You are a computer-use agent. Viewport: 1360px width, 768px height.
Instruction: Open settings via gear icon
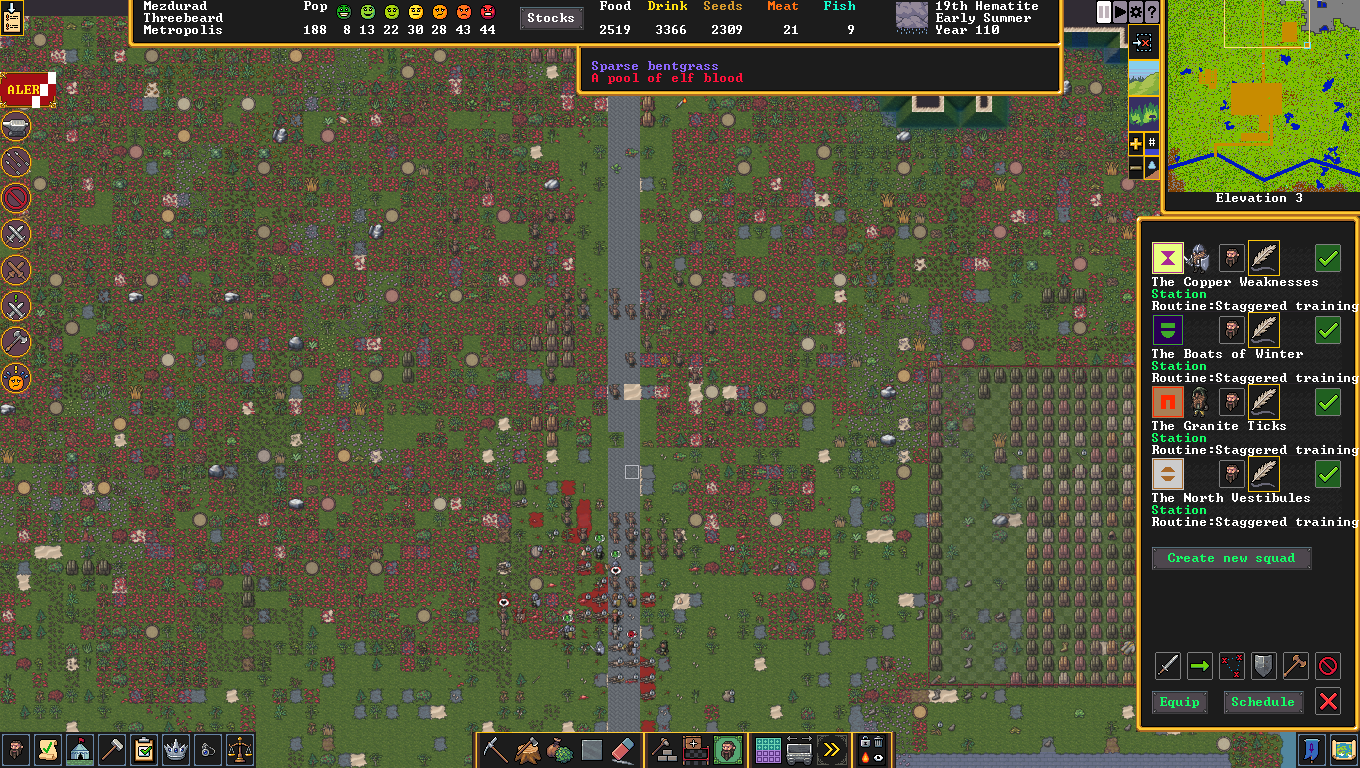point(1136,12)
